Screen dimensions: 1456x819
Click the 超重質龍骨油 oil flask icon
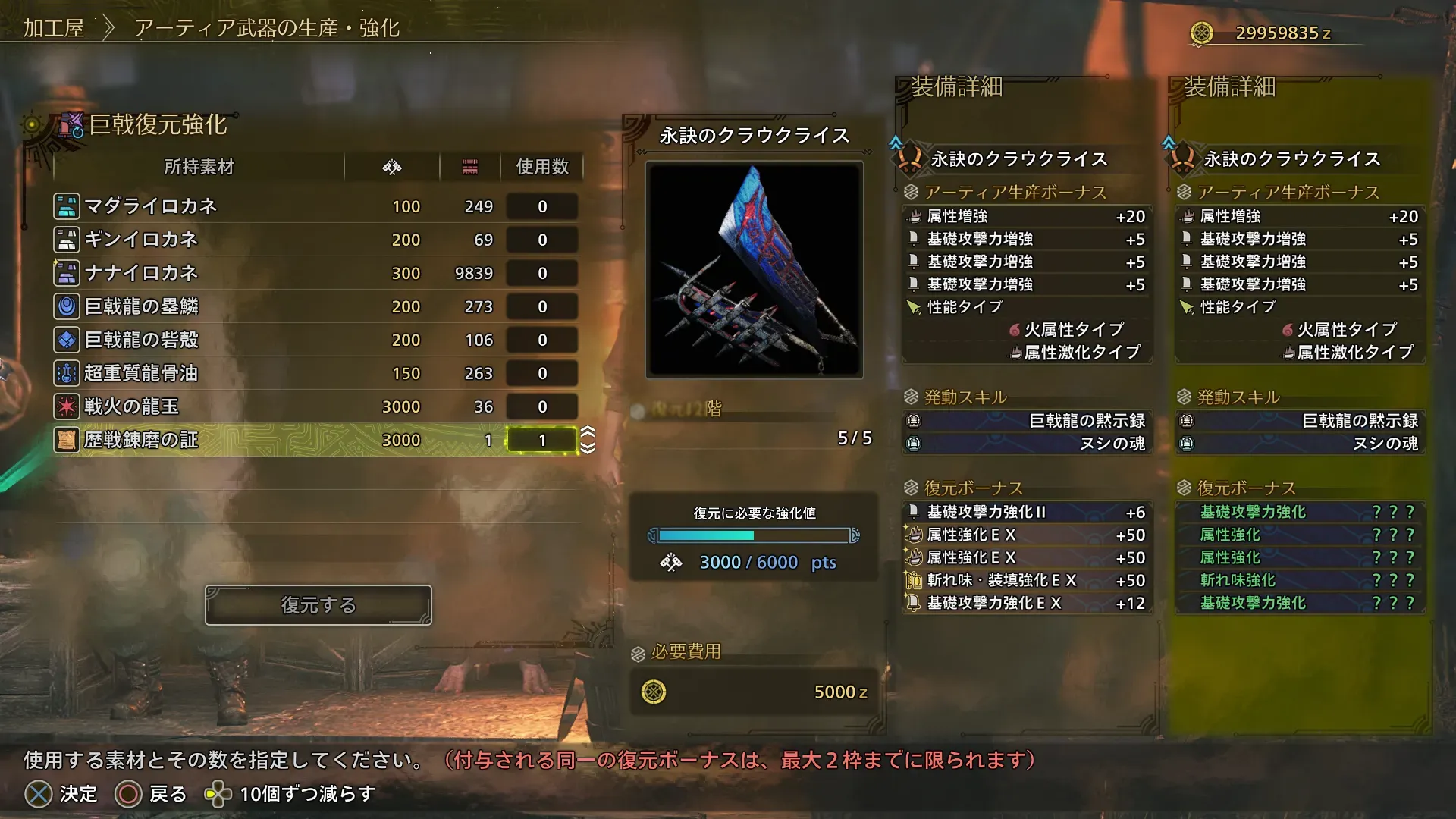tap(67, 372)
